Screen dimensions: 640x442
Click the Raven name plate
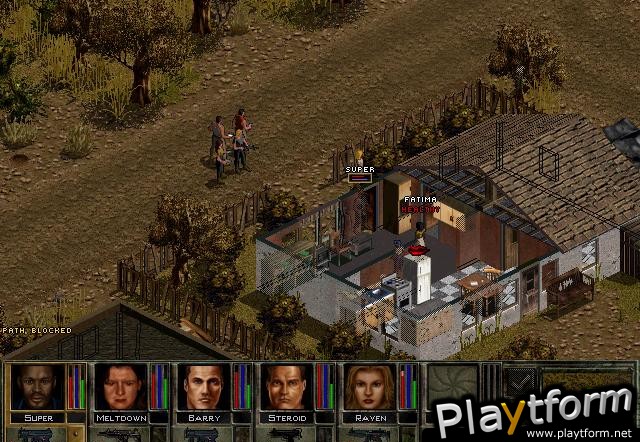pos(371,416)
